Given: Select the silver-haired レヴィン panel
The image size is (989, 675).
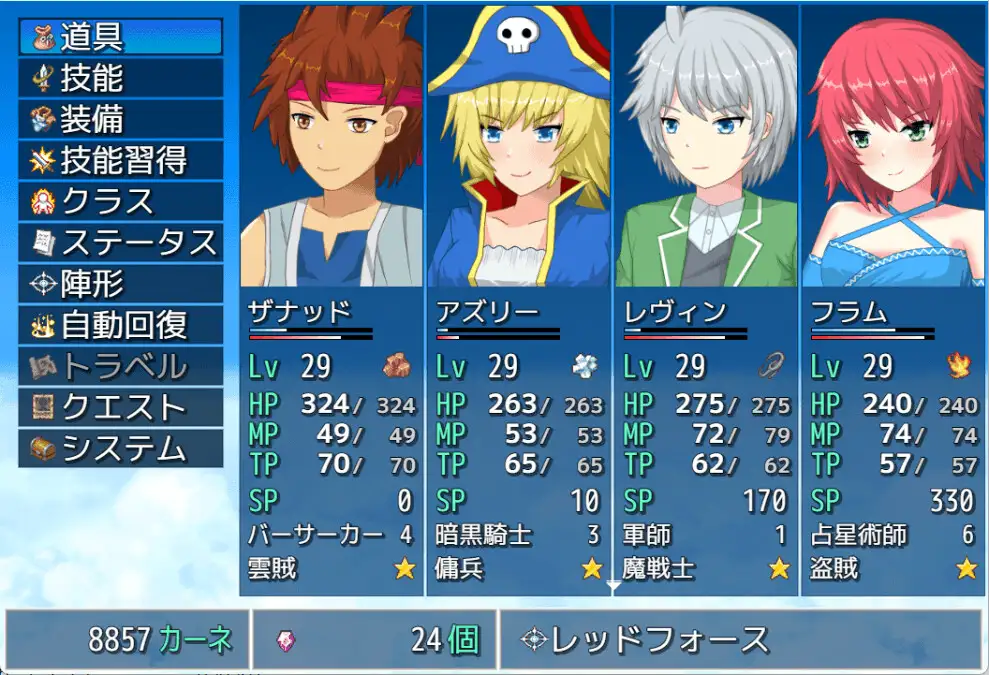Looking at the screenshot, I should click(705, 300).
